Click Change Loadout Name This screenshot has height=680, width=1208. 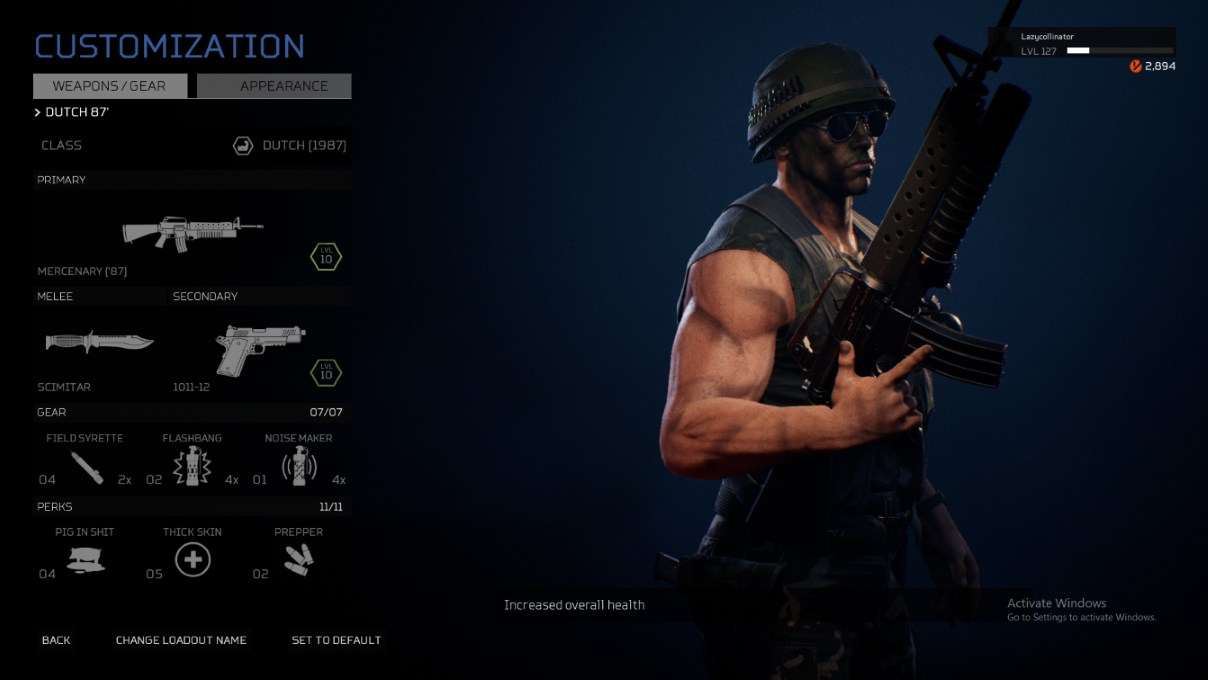pyautogui.click(x=181, y=640)
